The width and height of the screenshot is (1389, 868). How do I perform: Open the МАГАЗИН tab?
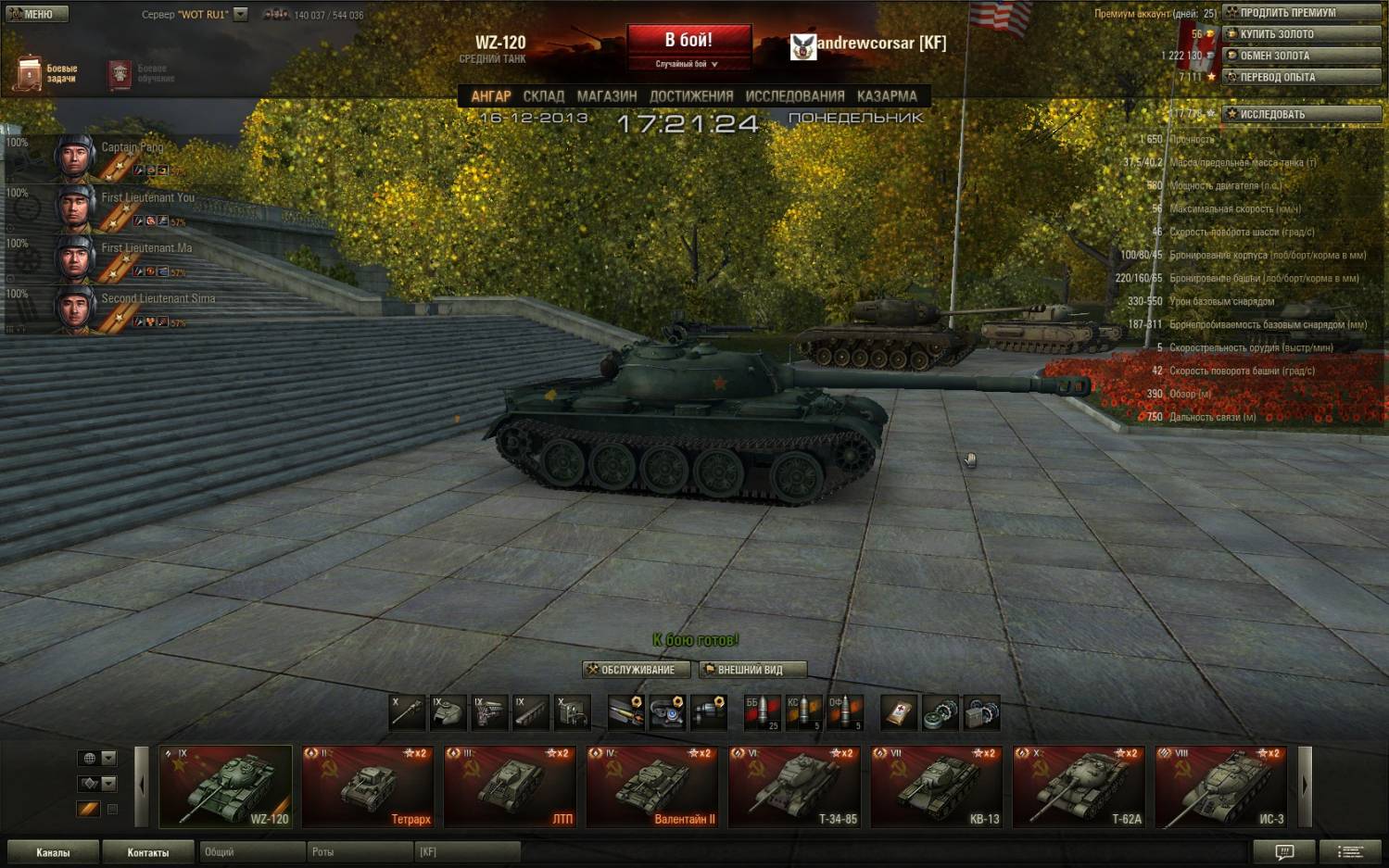[x=606, y=96]
